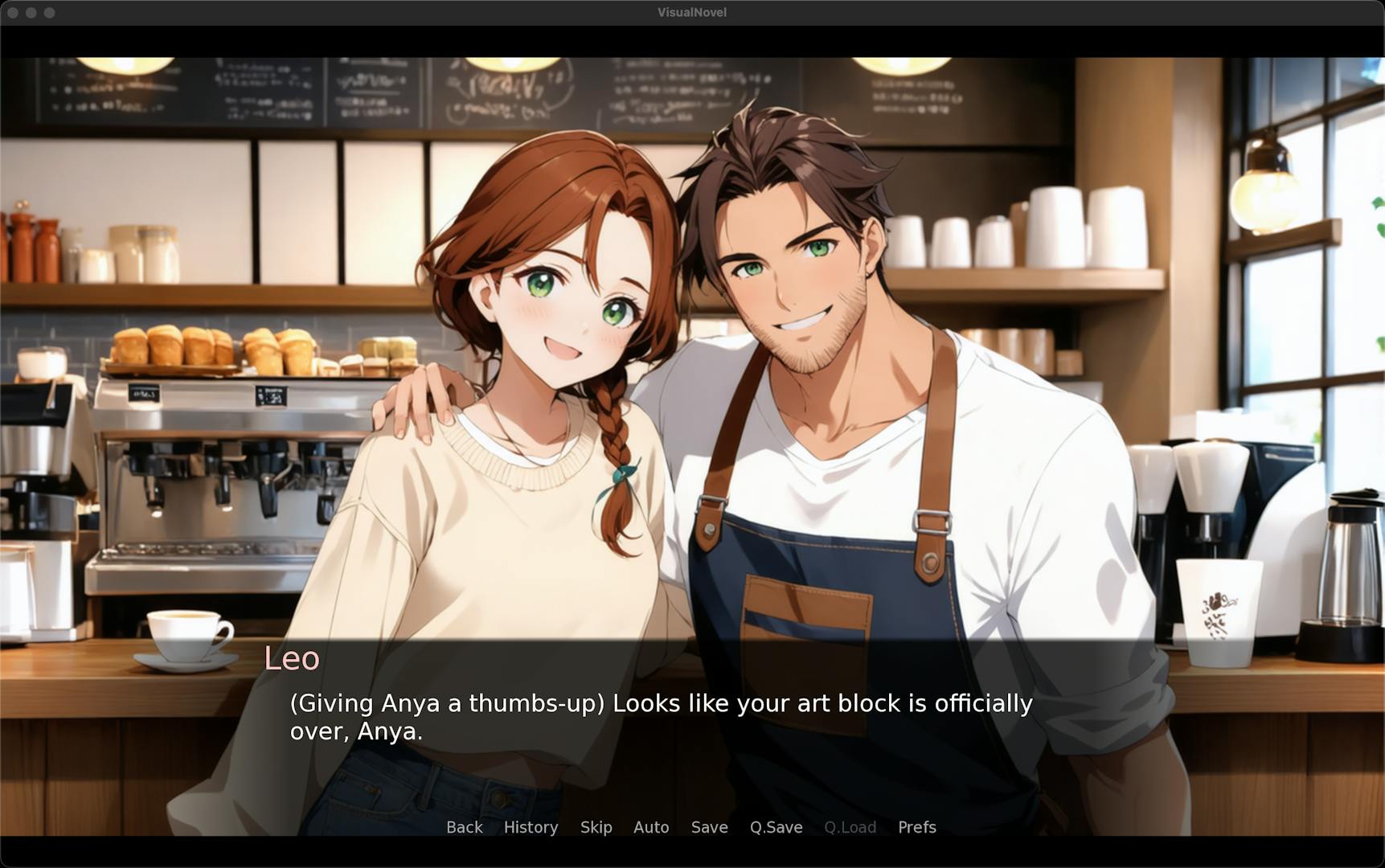Image resolution: width=1385 pixels, height=868 pixels.
Task: Activate Skip mode in quick menu
Action: (x=596, y=827)
